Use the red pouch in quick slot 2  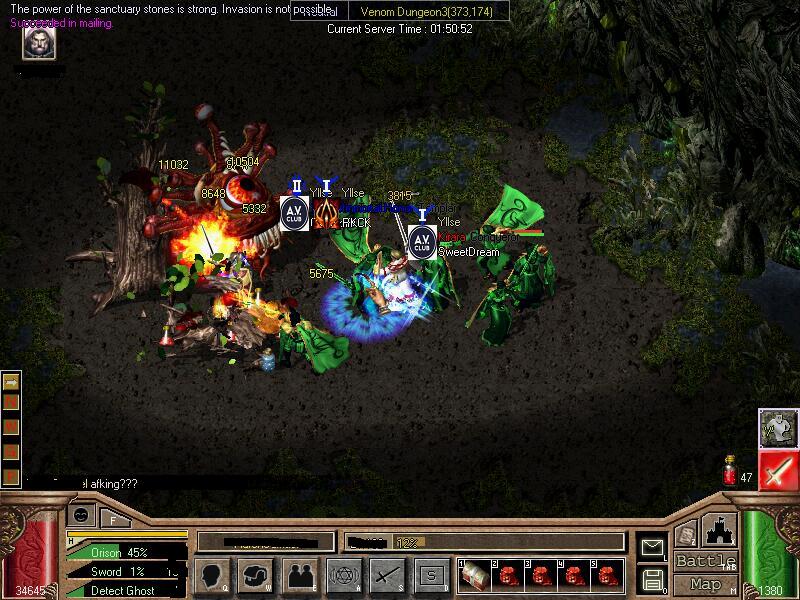[507, 574]
